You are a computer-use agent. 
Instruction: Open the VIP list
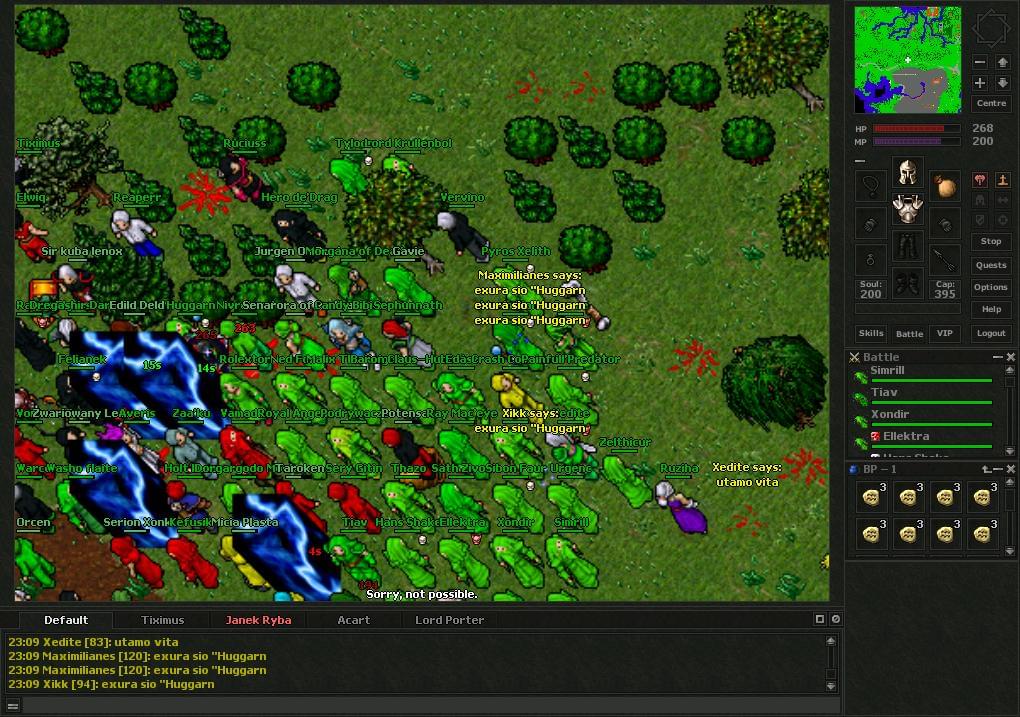944,333
